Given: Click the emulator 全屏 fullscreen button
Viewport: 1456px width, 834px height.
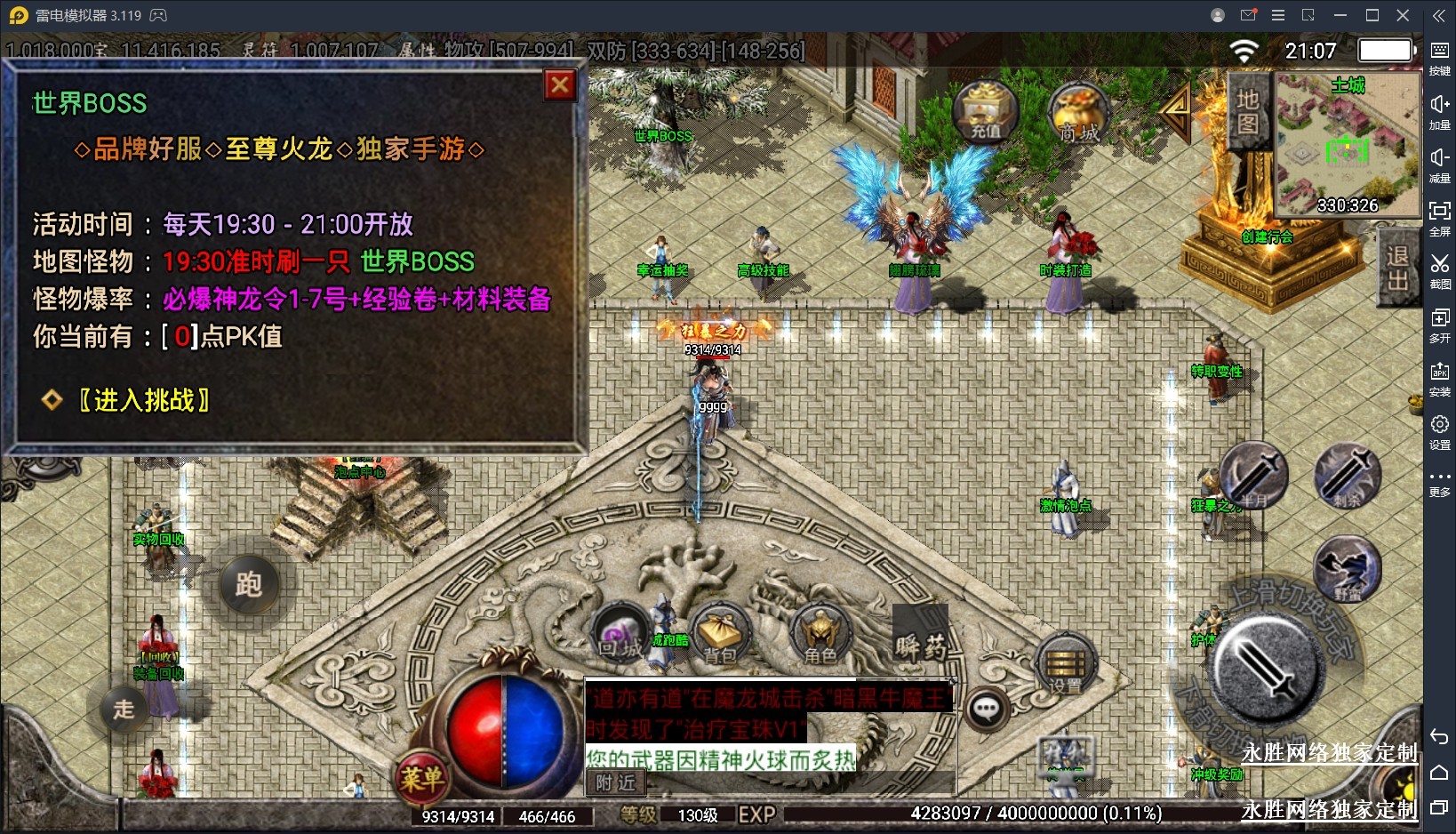Looking at the screenshot, I should tap(1439, 217).
